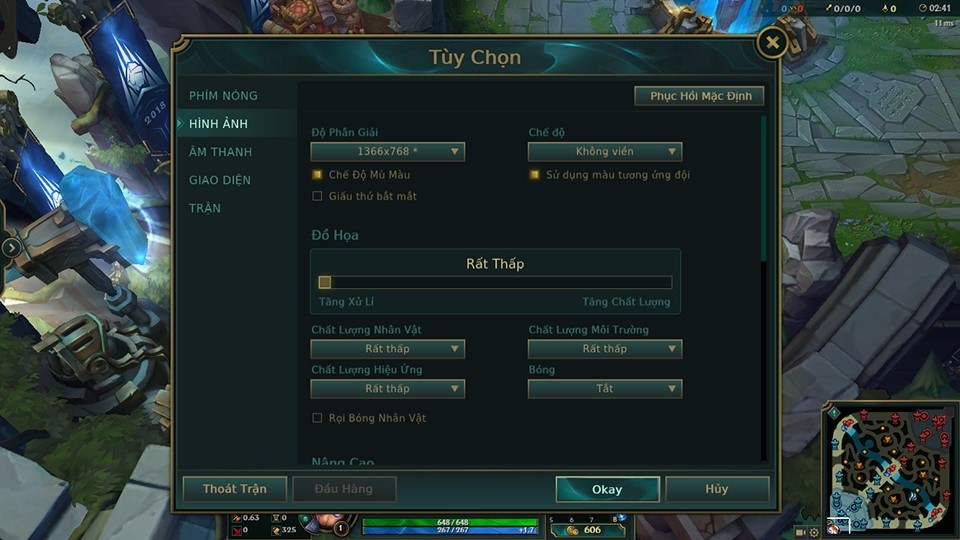960x540 pixels.
Task: Open the ÂM THANH sound settings
Action: coord(220,152)
